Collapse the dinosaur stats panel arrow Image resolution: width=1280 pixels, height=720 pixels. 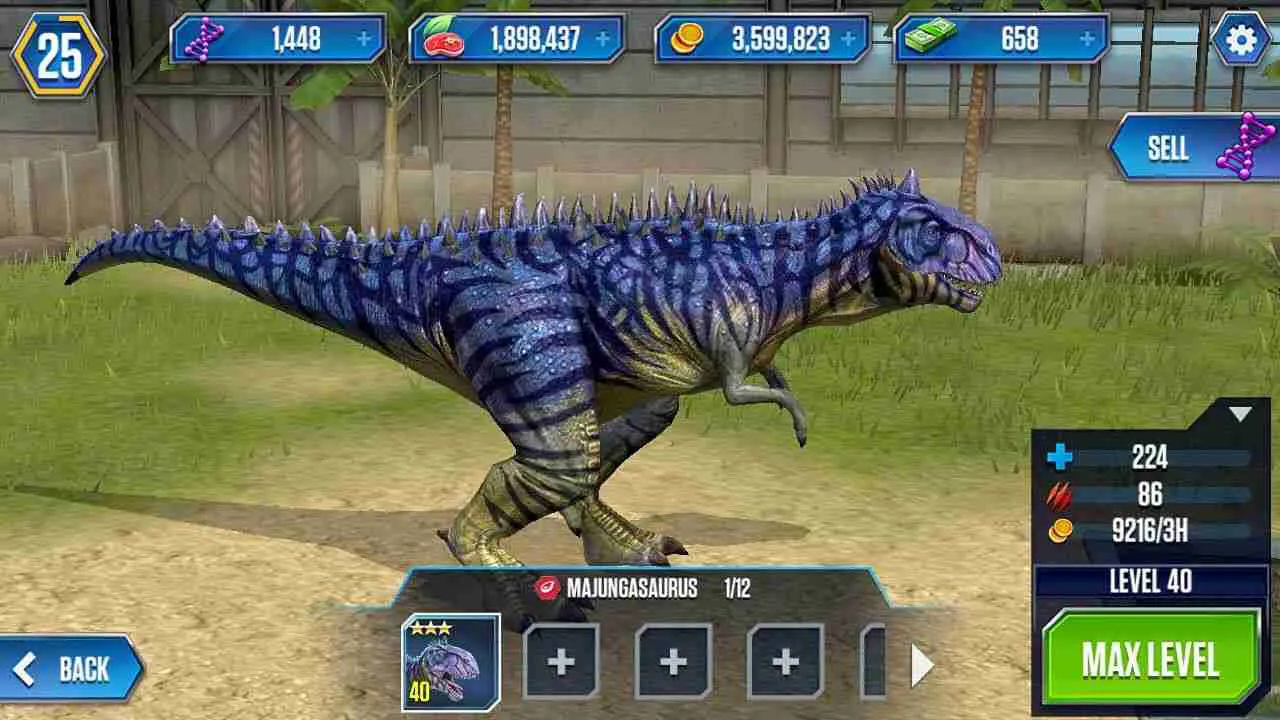click(x=1240, y=411)
